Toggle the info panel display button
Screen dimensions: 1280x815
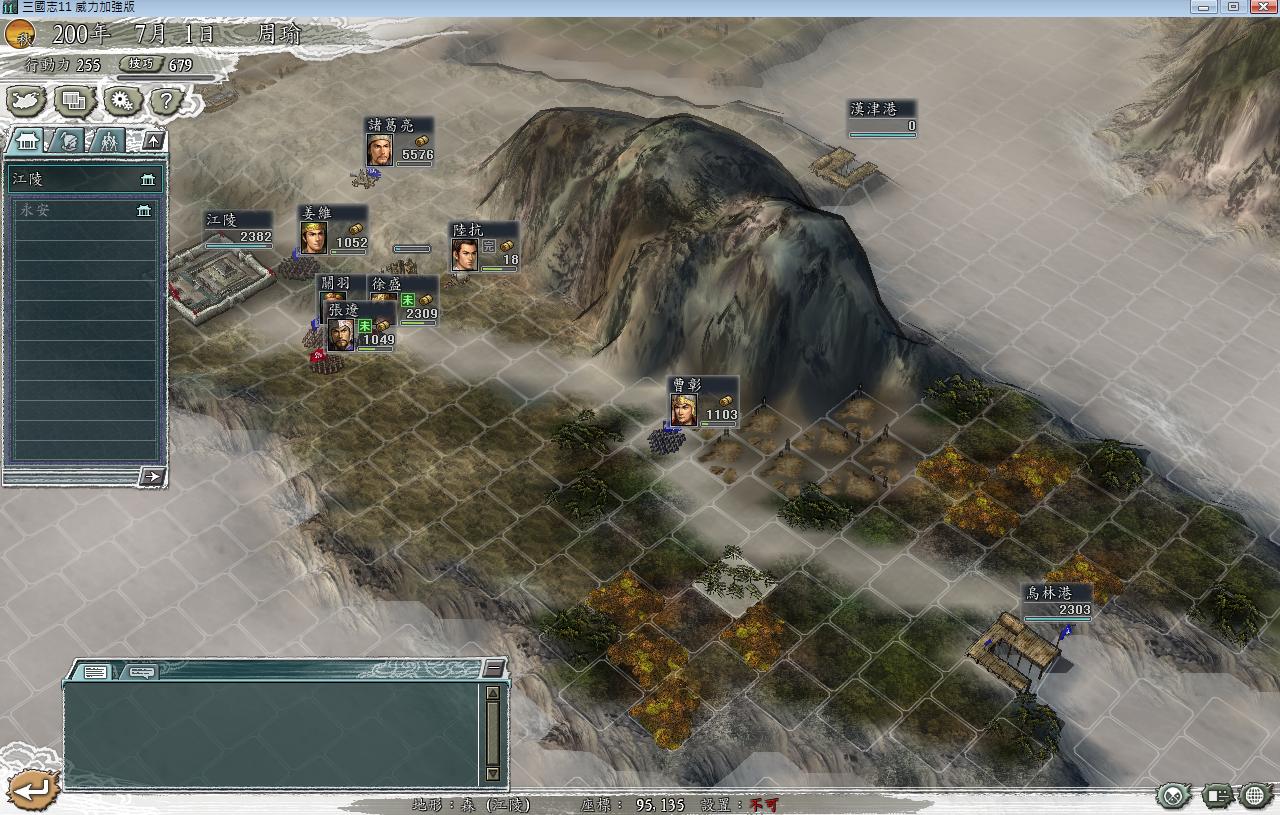click(x=1216, y=796)
